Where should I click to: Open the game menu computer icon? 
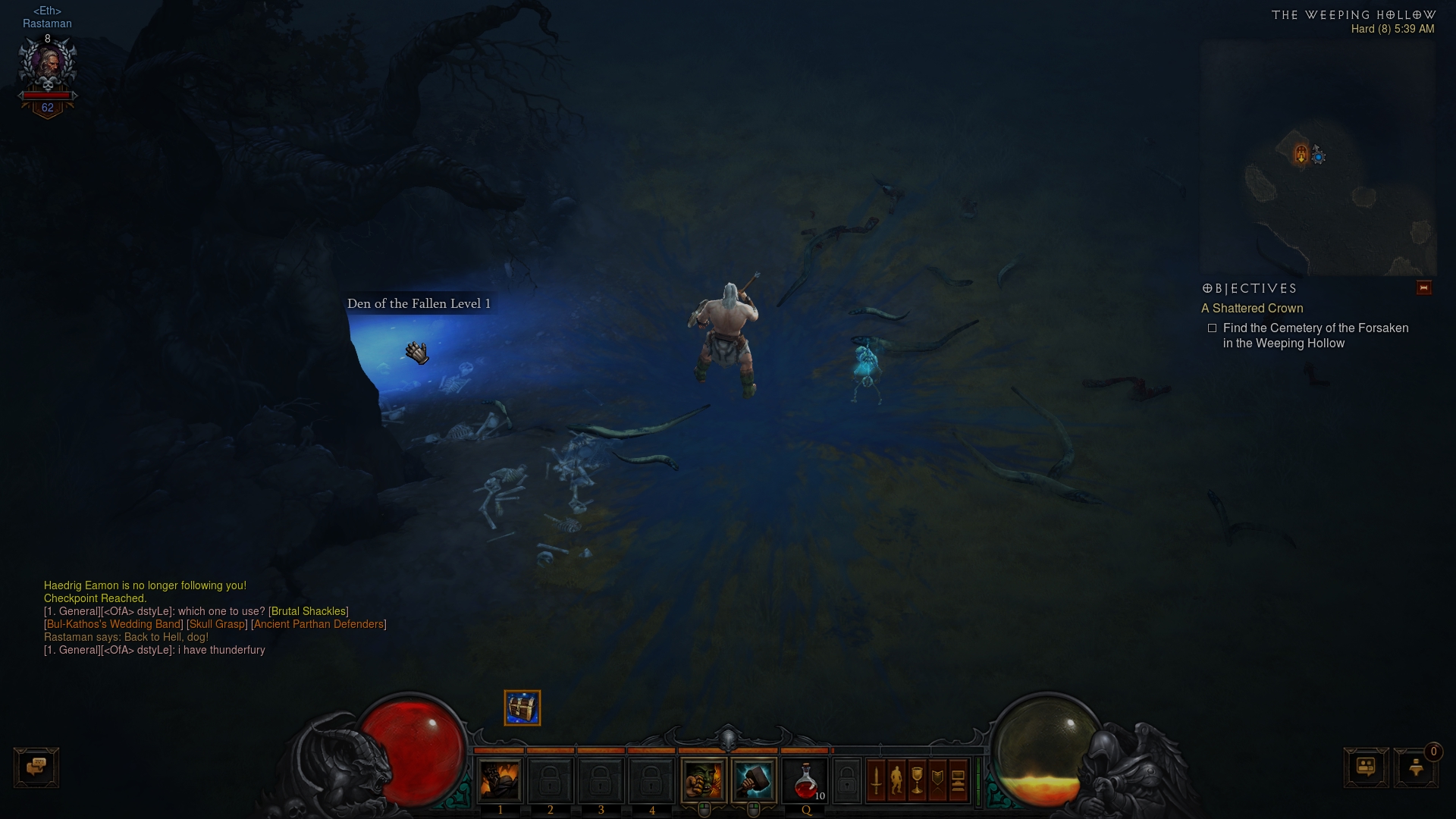click(958, 780)
